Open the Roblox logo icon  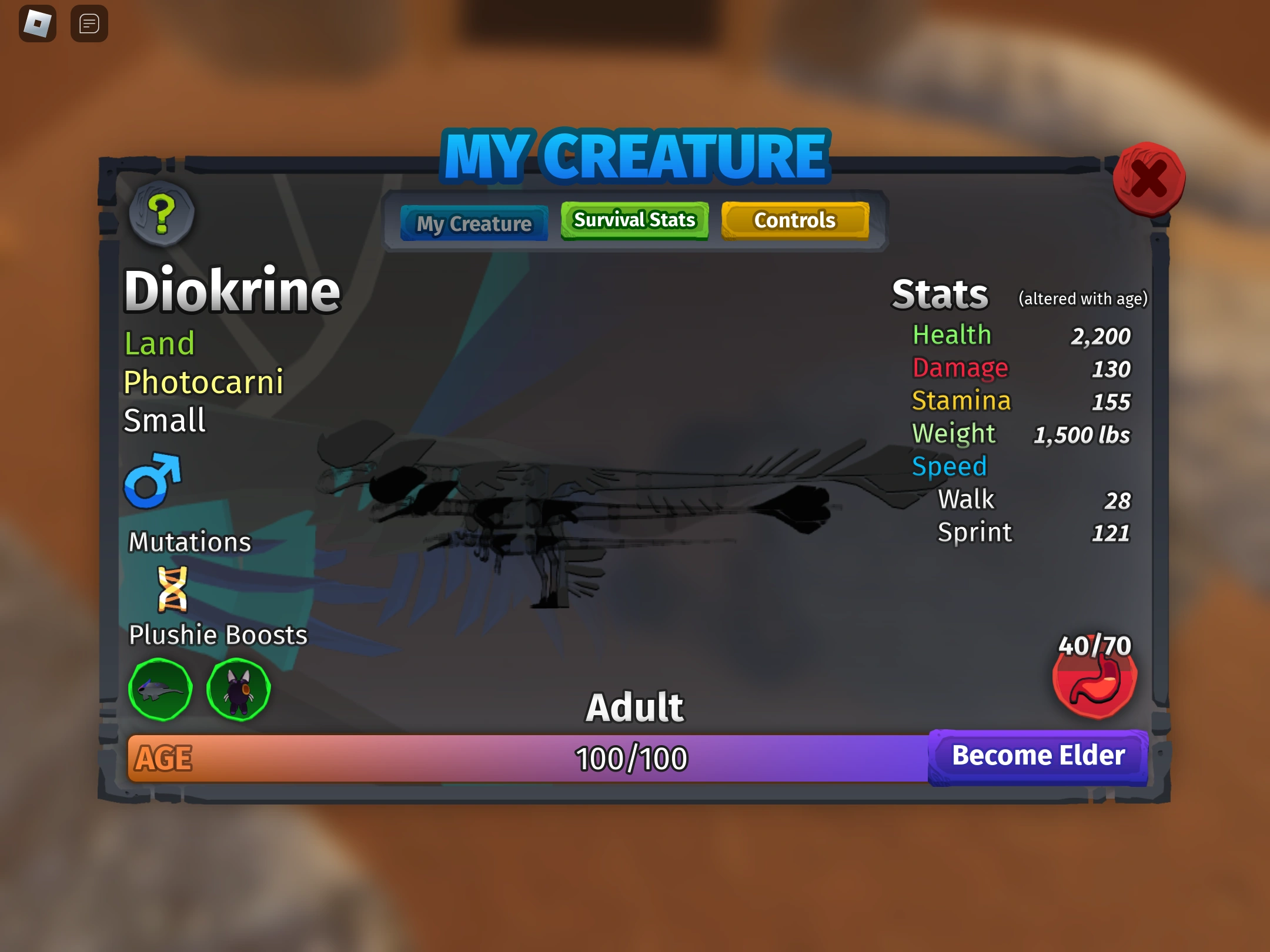(x=36, y=24)
